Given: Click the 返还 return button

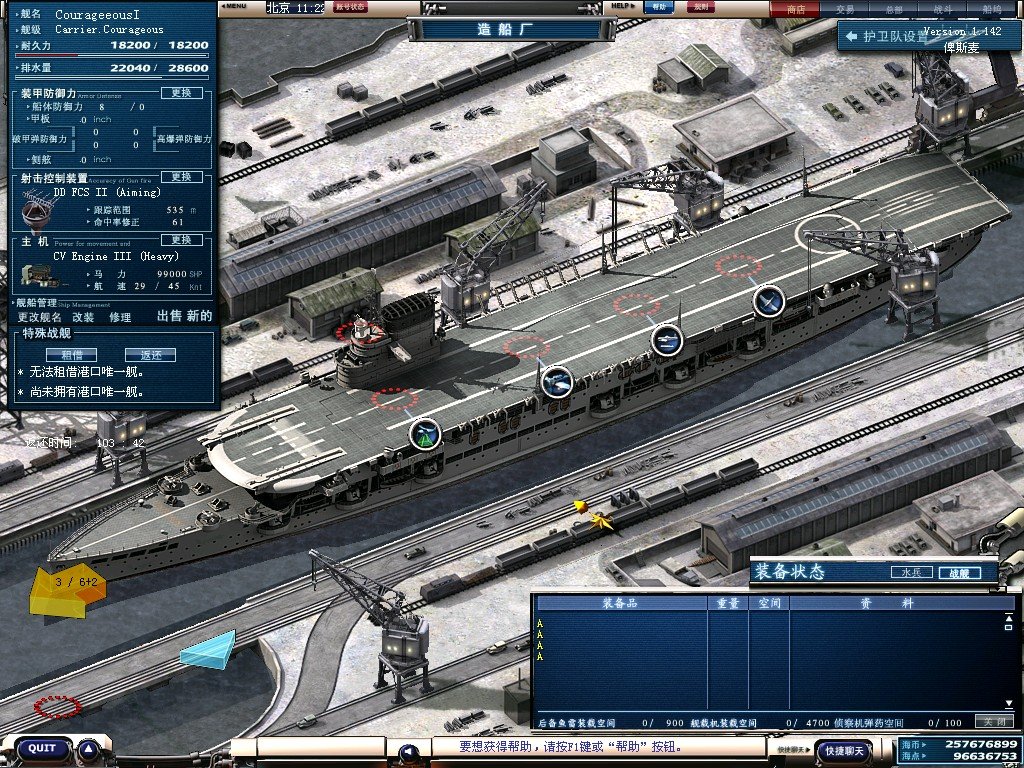Looking at the screenshot, I should tap(150, 355).
